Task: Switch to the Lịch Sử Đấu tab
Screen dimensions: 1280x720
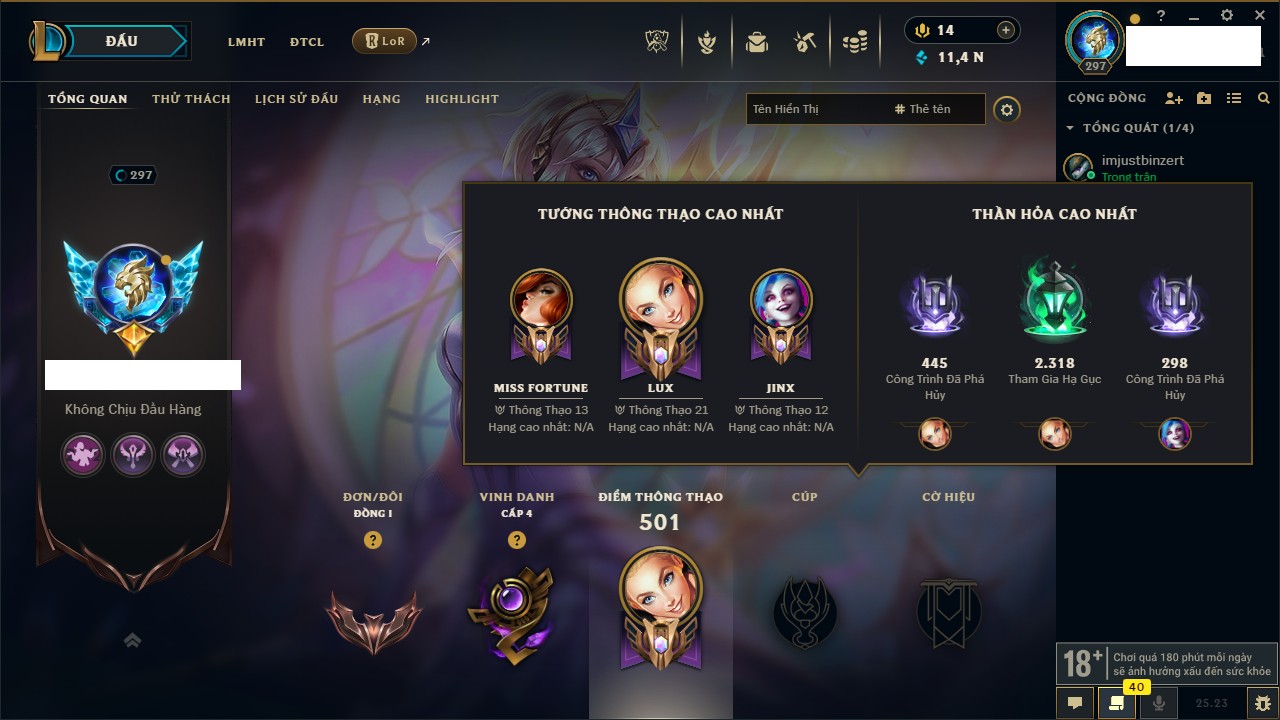Action: 296,99
